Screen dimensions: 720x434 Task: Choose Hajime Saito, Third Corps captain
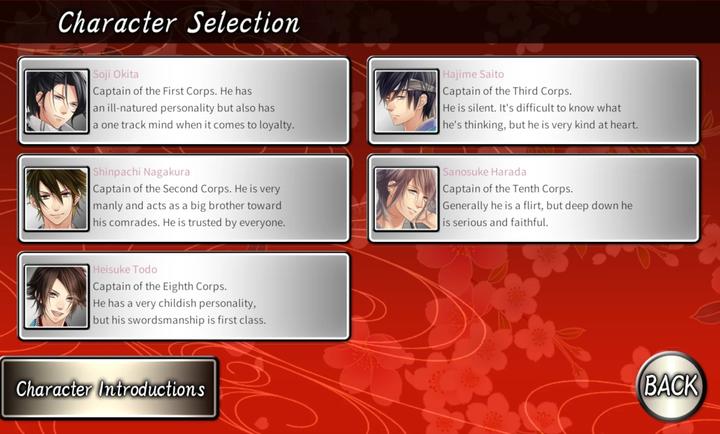[534, 101]
